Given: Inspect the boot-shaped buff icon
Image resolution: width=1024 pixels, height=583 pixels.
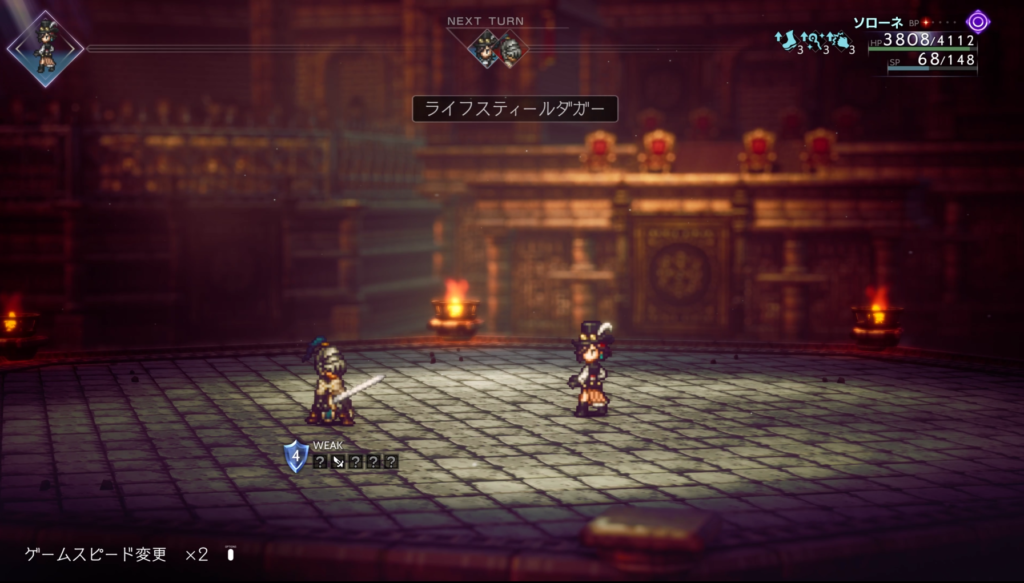Looking at the screenshot, I should 787,40.
